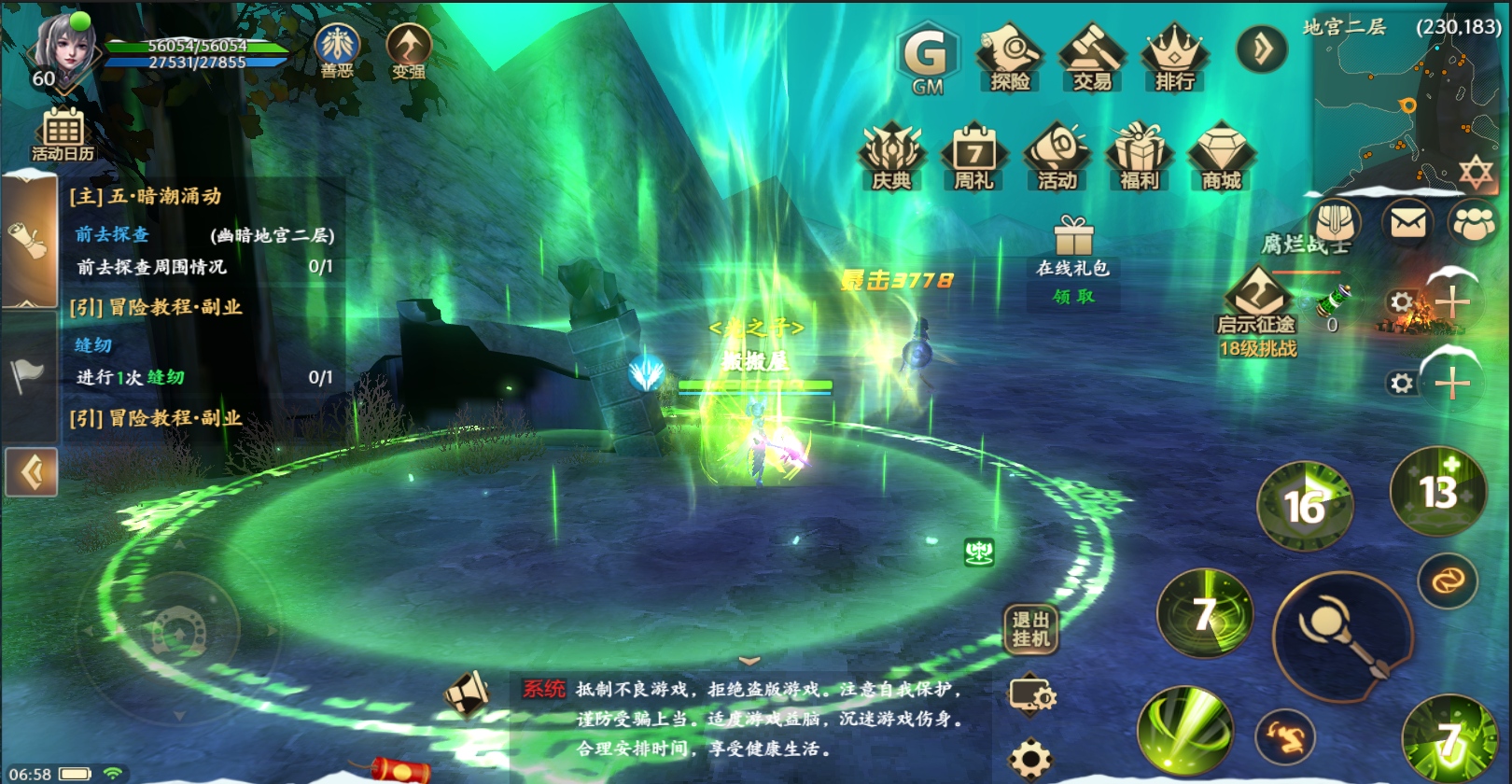The image size is (1512, 784).
Task: Open the minimap of 地宫二层
Action: click(1407, 103)
